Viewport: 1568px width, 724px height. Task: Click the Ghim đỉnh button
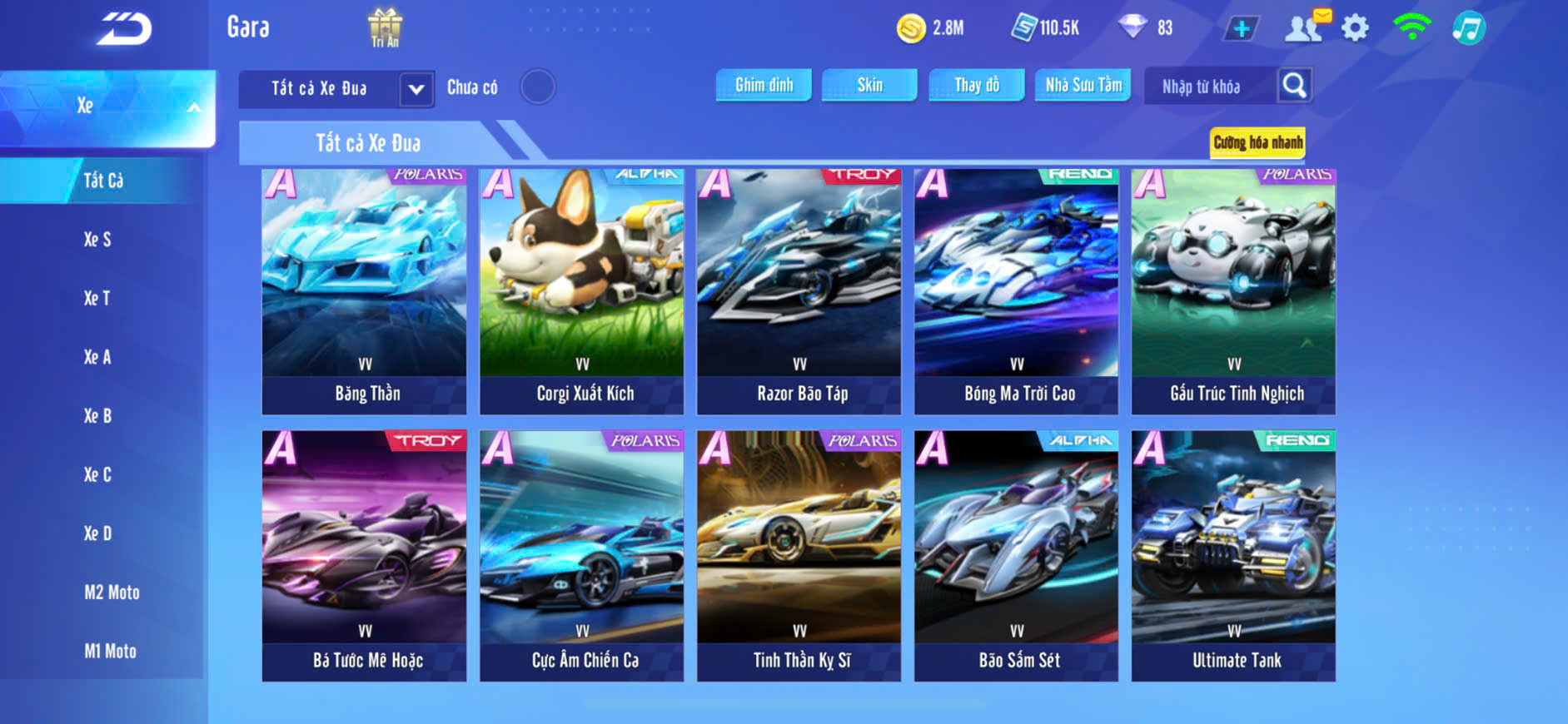[x=764, y=85]
